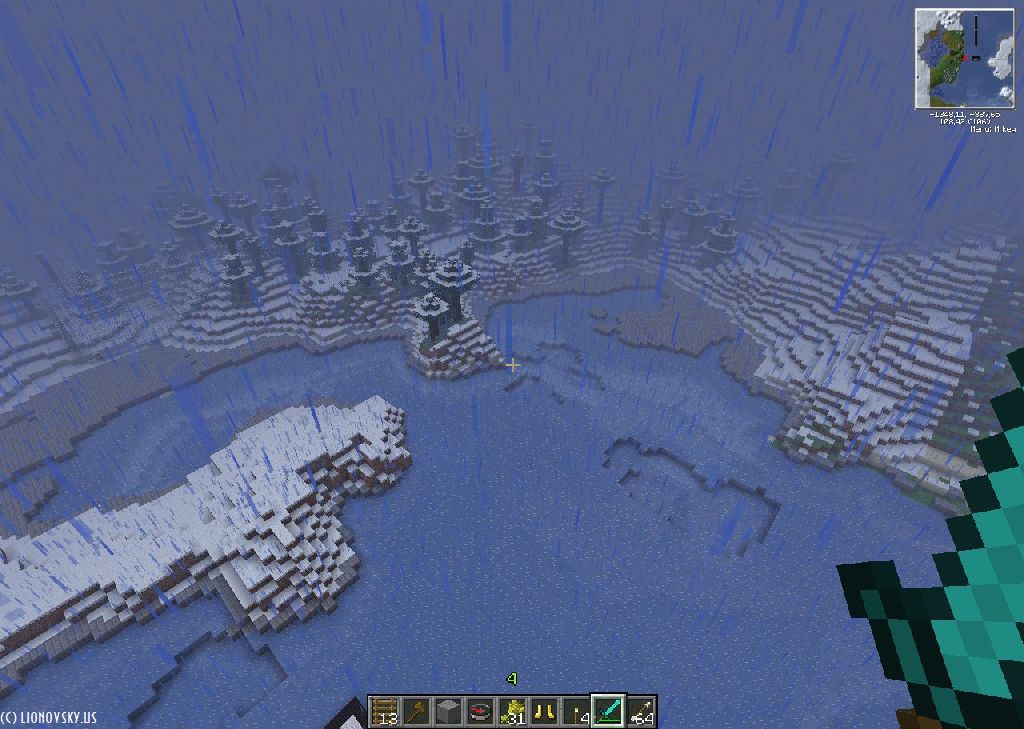The image size is (1024, 729).
Task: Select the ladder stack in the hotbar
Action: [384, 711]
